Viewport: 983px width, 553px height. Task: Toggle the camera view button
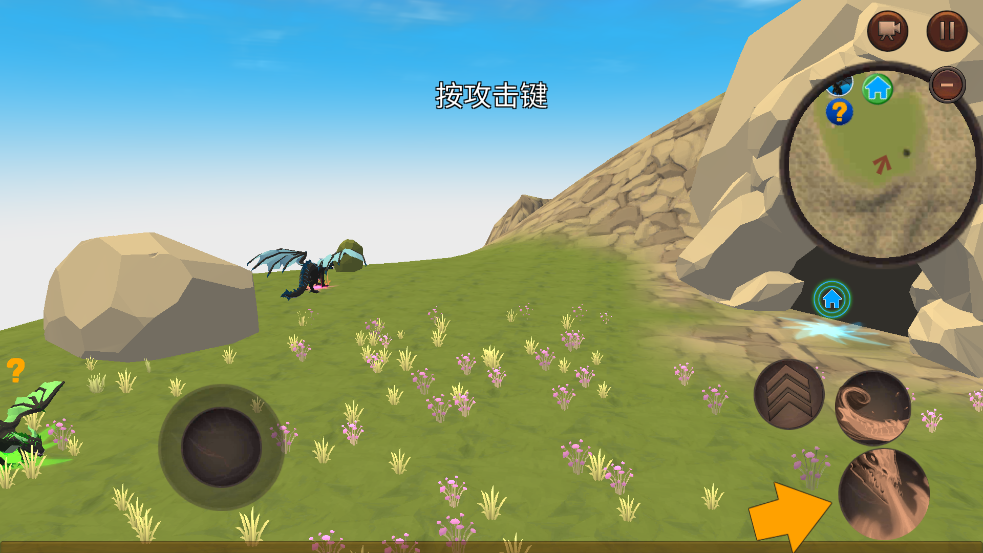[x=887, y=31]
